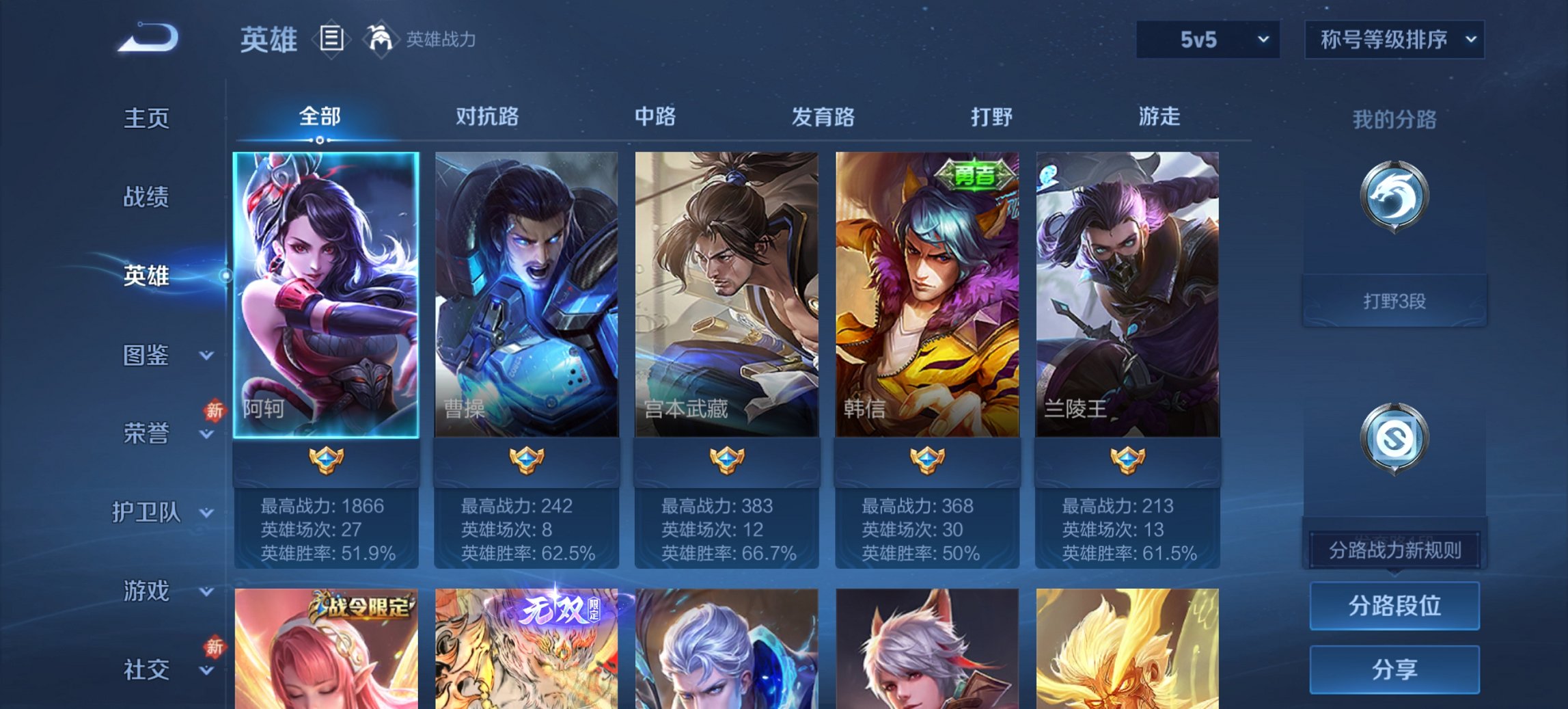Switch to the 中路 lane tab
The height and width of the screenshot is (709, 1568).
(654, 117)
